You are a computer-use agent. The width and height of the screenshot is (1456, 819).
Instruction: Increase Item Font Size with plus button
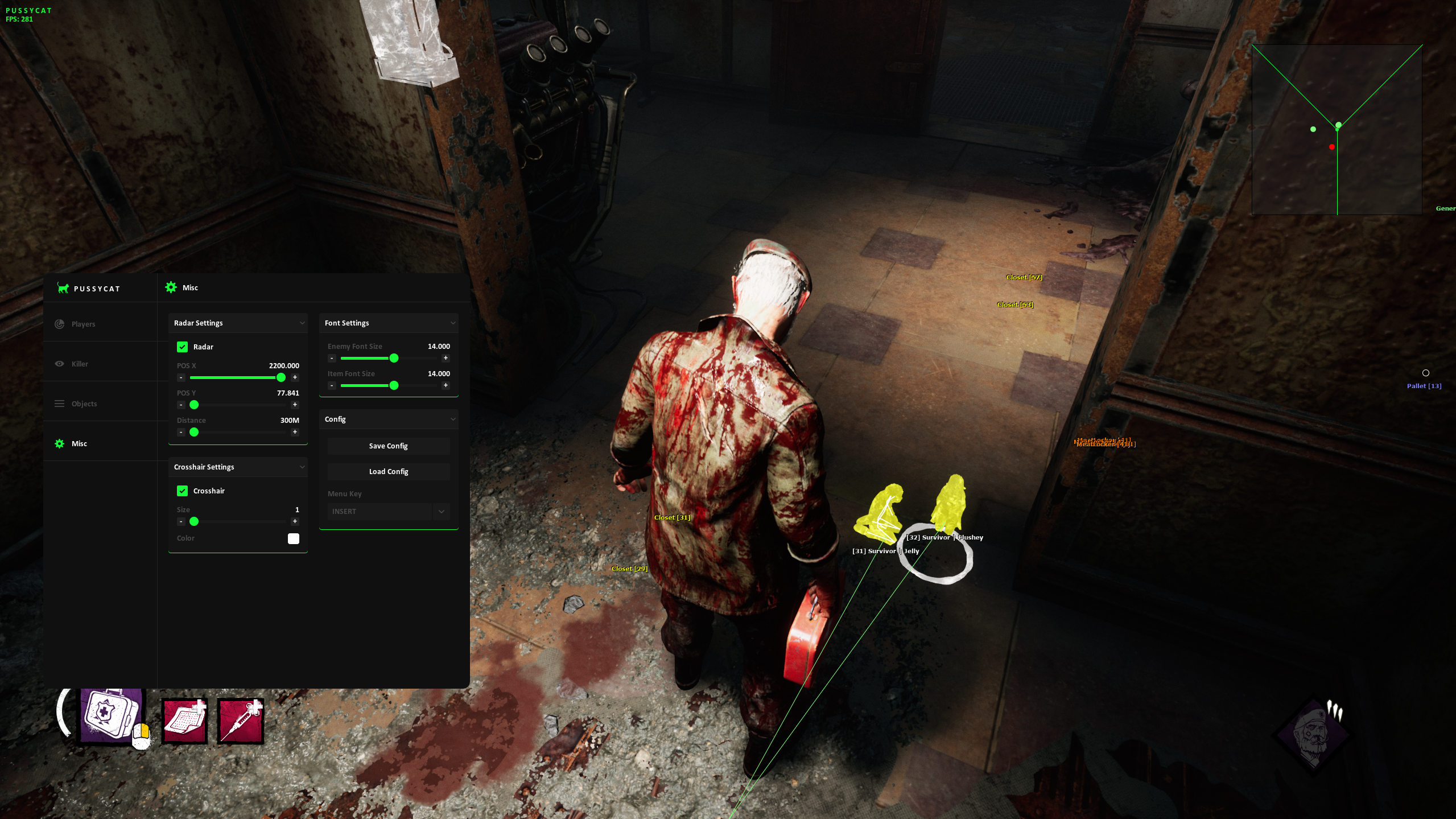click(x=446, y=385)
